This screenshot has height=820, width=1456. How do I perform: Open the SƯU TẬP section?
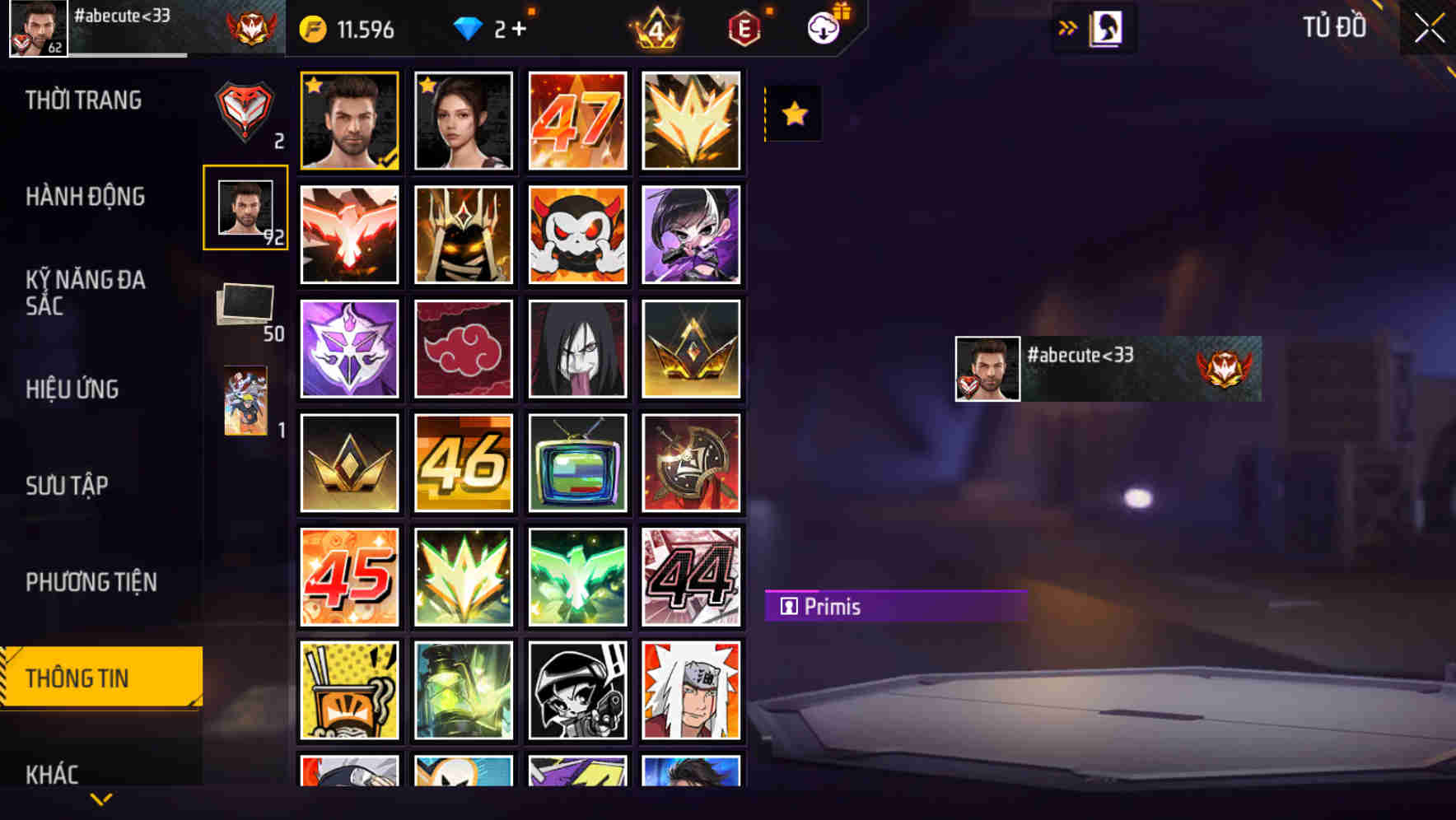[69, 486]
